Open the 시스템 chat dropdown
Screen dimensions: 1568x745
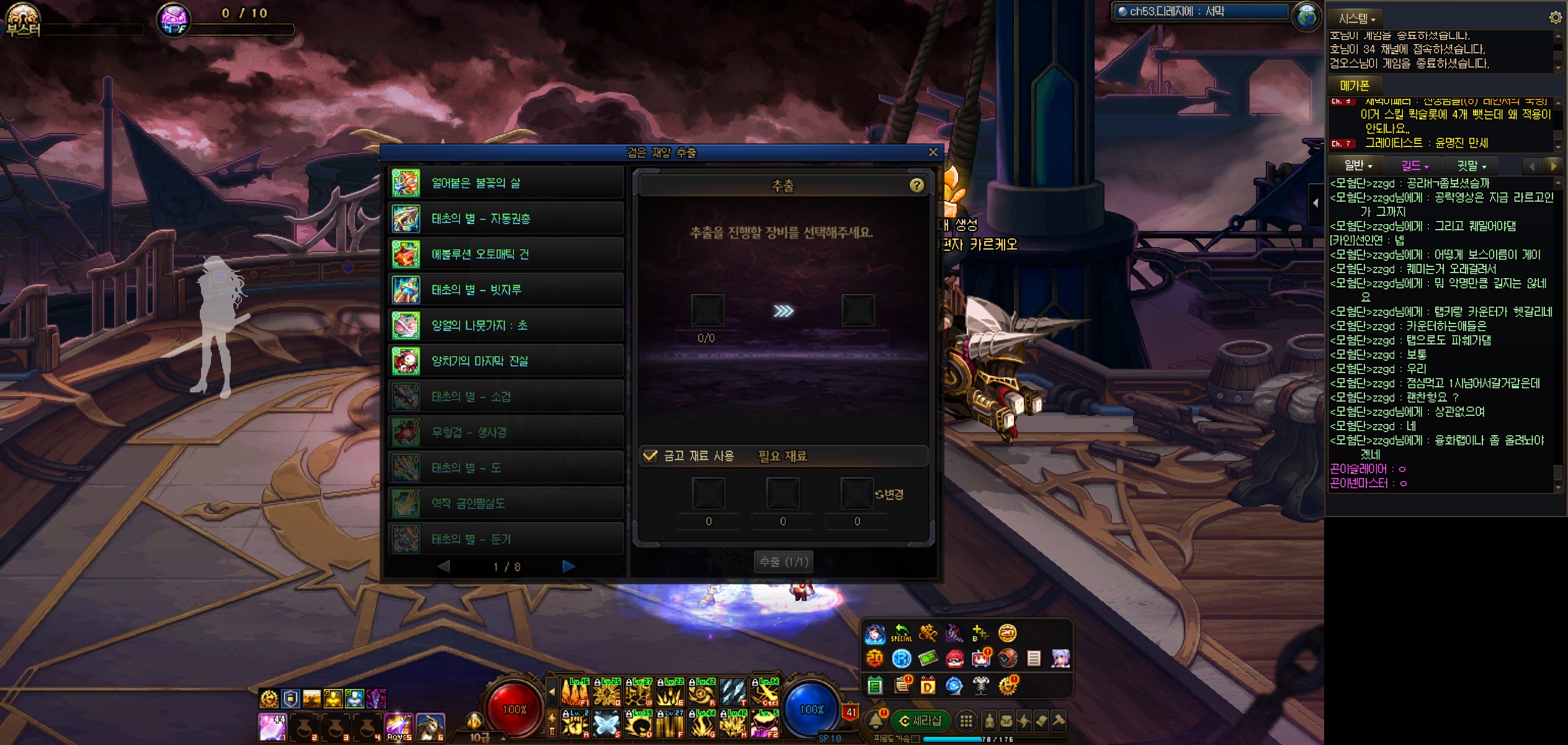tap(1356, 19)
